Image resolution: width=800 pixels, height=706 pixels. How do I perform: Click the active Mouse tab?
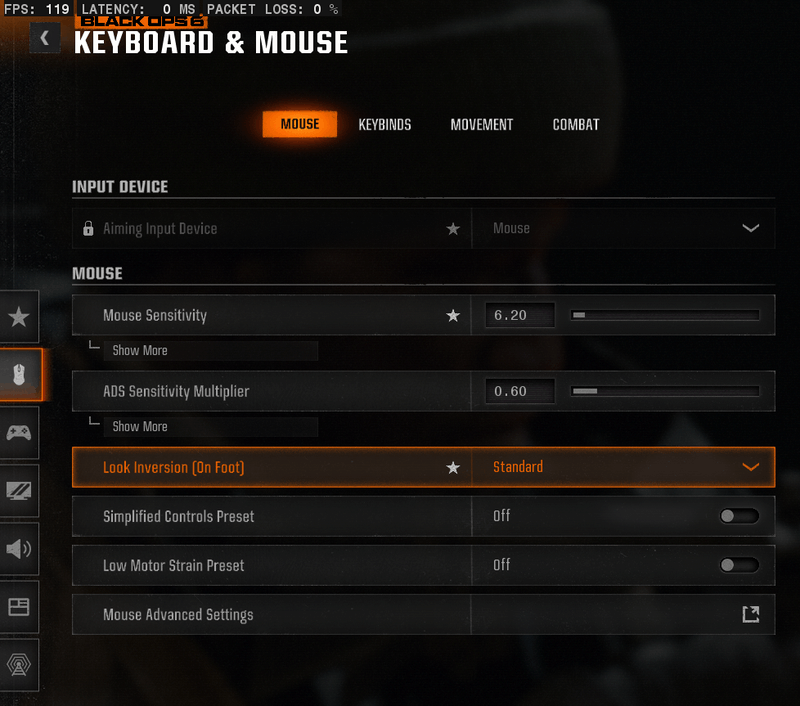coord(300,125)
